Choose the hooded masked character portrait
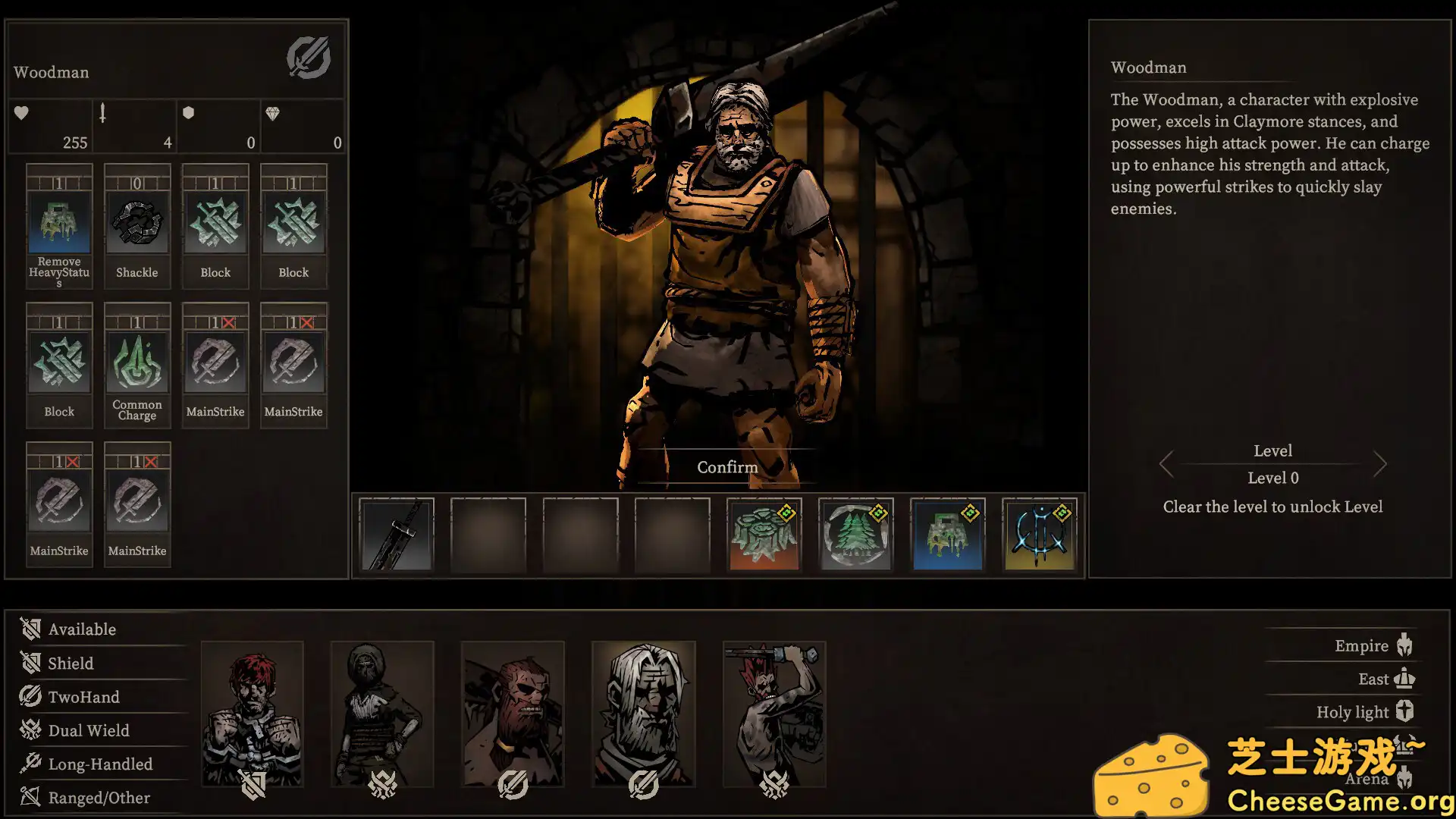This screenshot has height=819, width=1456. tap(382, 714)
